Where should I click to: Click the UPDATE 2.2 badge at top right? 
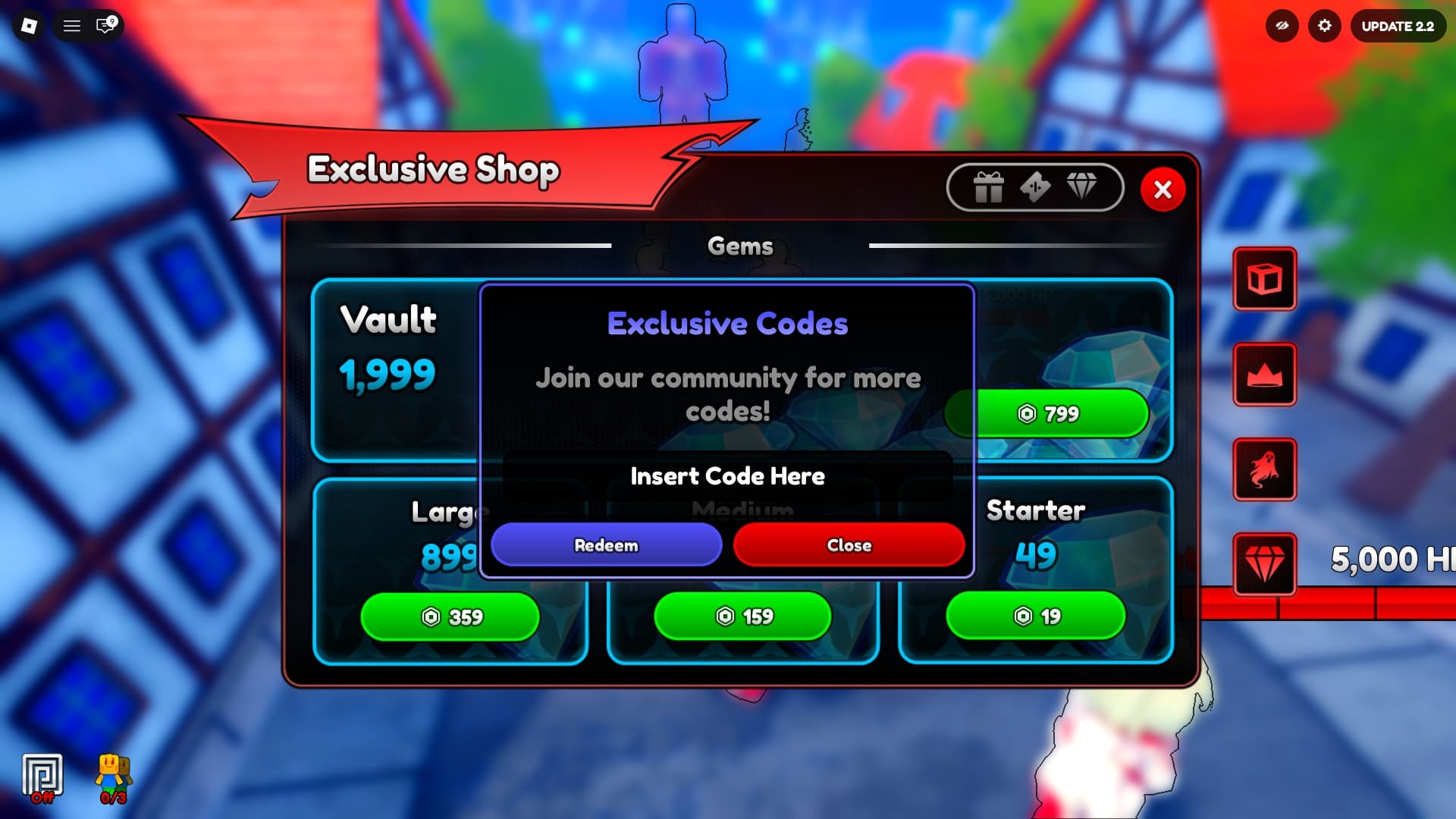pos(1398,26)
